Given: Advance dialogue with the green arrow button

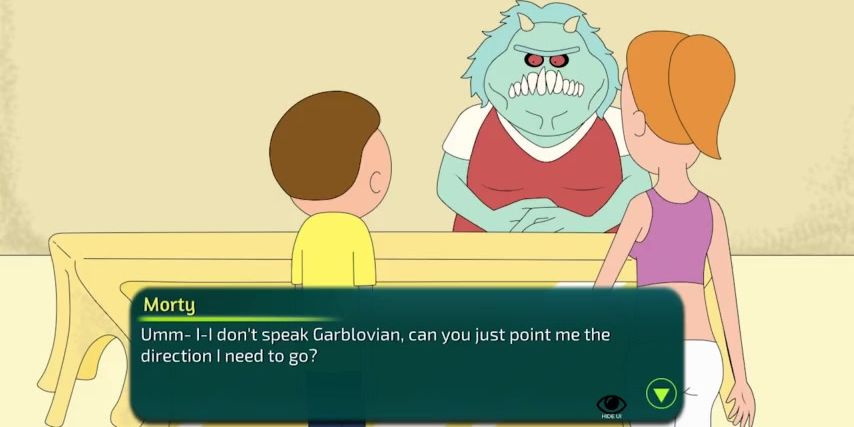Looking at the screenshot, I should 661,392.
